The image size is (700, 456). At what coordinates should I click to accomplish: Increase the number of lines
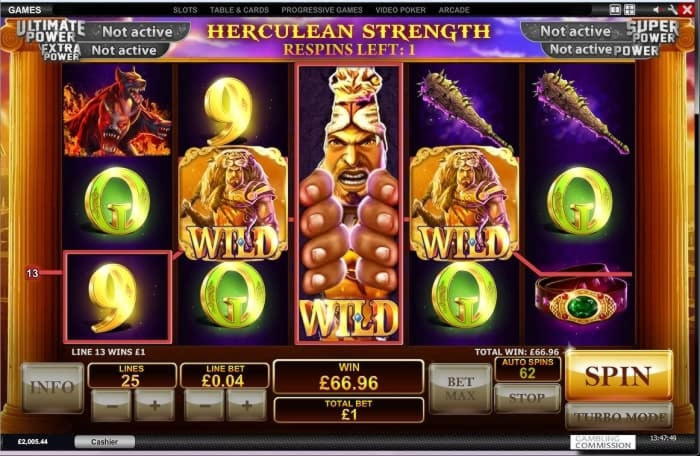point(154,405)
